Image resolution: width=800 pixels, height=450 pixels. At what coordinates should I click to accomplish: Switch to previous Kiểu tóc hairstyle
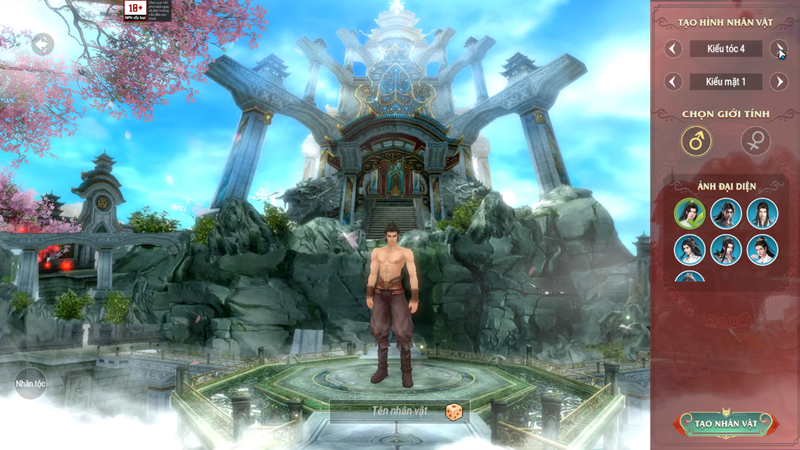673,48
